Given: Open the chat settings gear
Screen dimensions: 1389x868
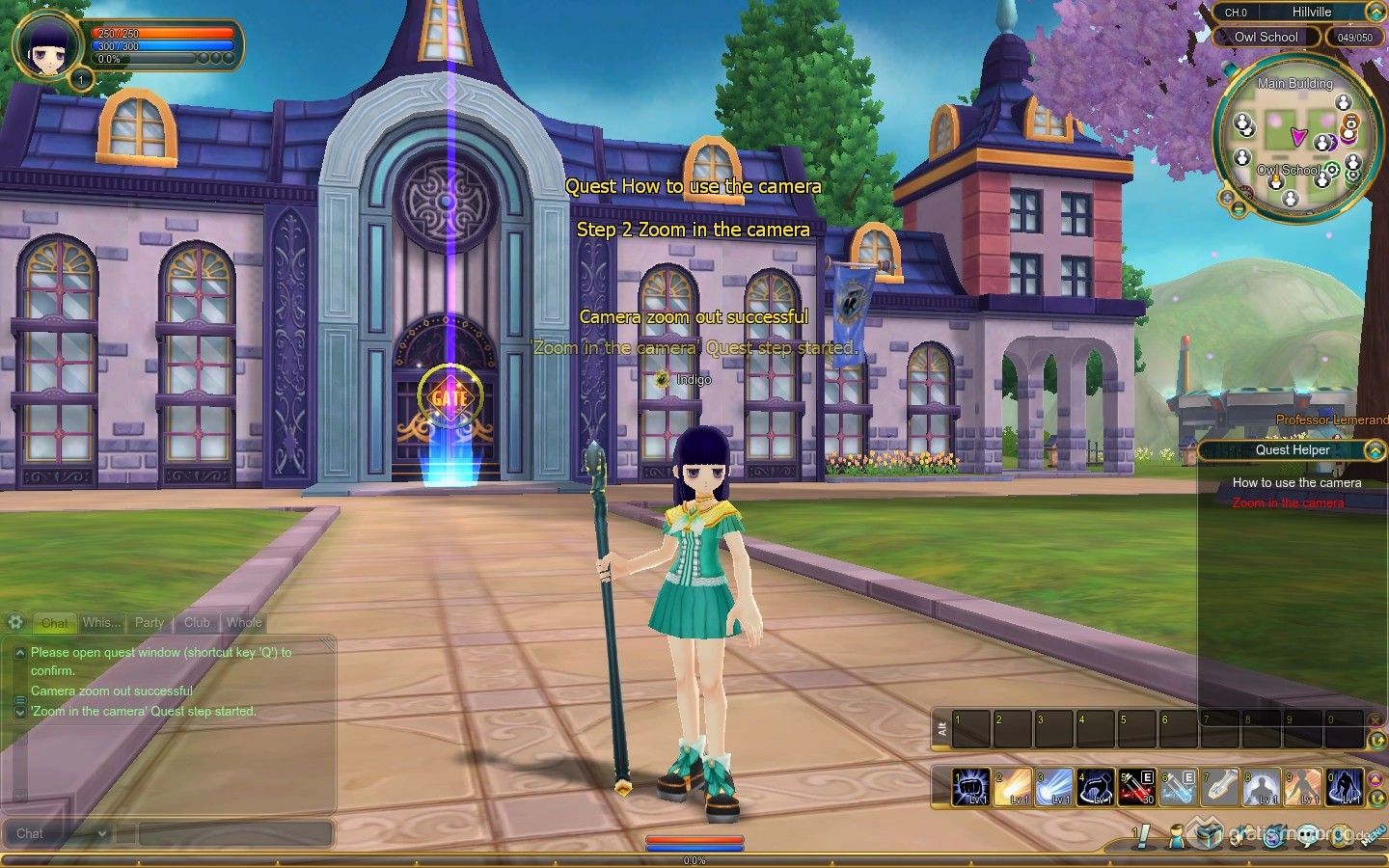Looking at the screenshot, I should (15, 622).
